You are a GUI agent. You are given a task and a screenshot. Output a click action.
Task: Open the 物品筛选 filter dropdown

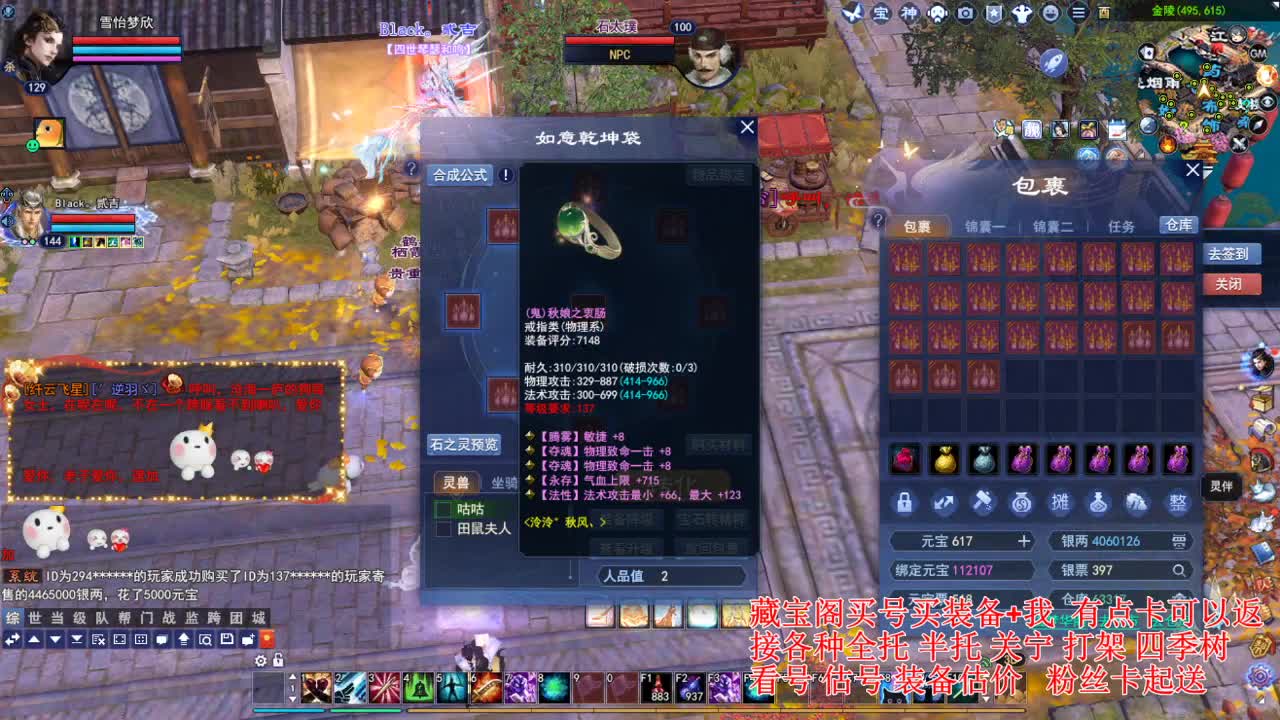(x=718, y=174)
